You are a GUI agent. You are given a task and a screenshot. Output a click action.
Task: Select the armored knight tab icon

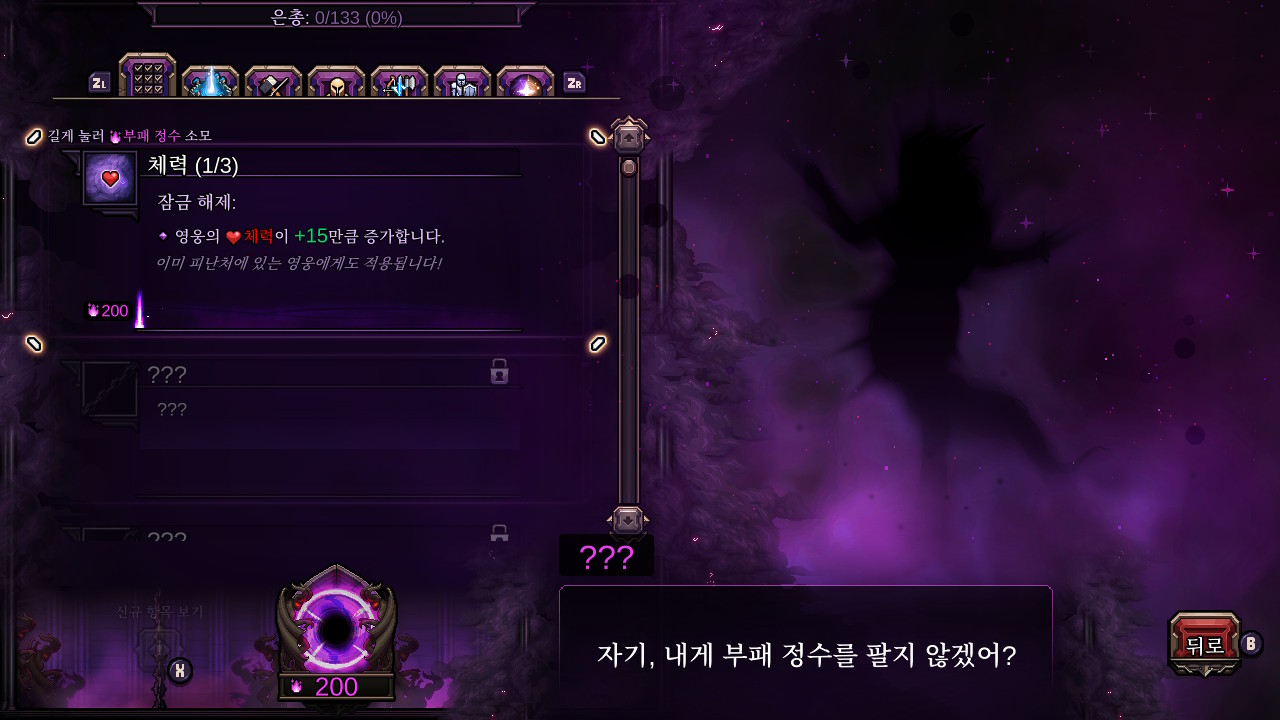click(x=462, y=79)
